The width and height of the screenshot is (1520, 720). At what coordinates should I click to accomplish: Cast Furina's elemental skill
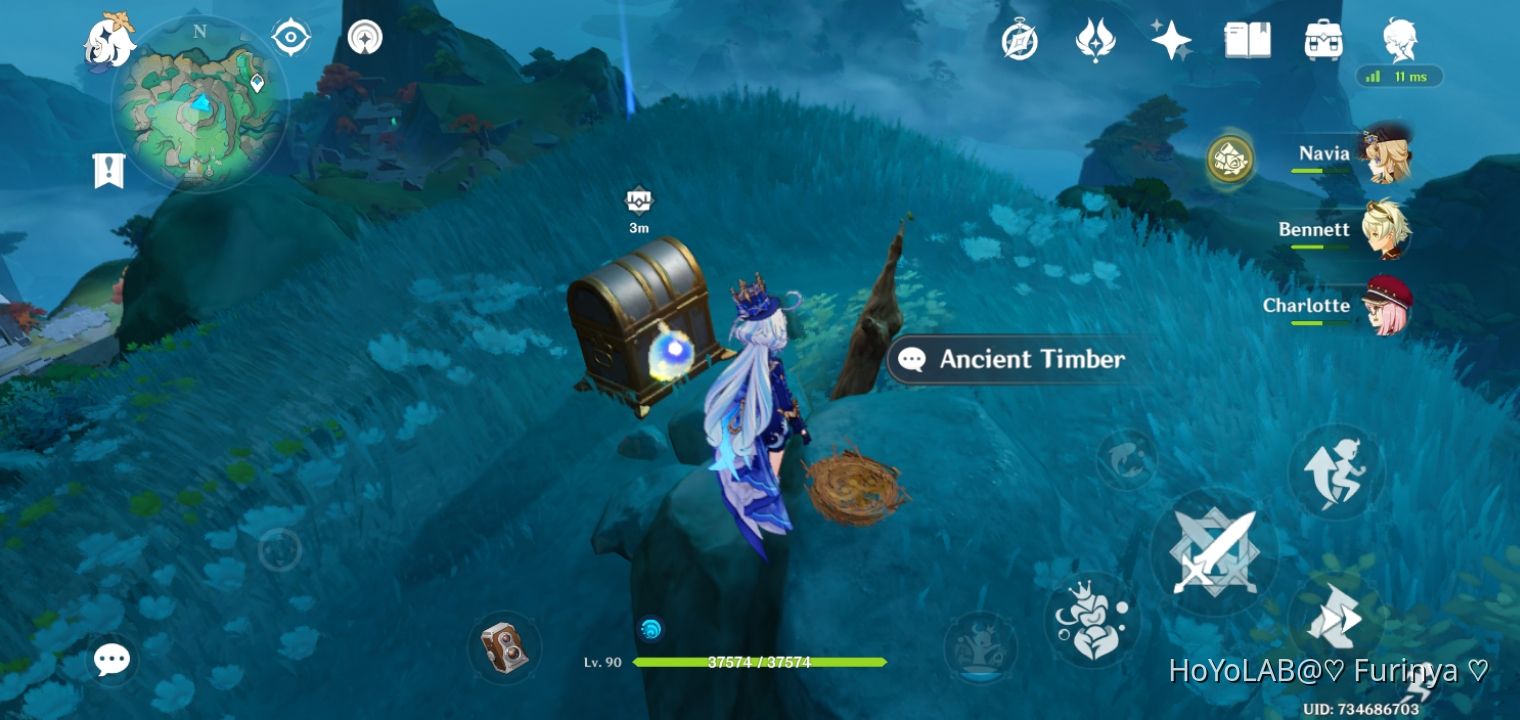[x=1093, y=620]
